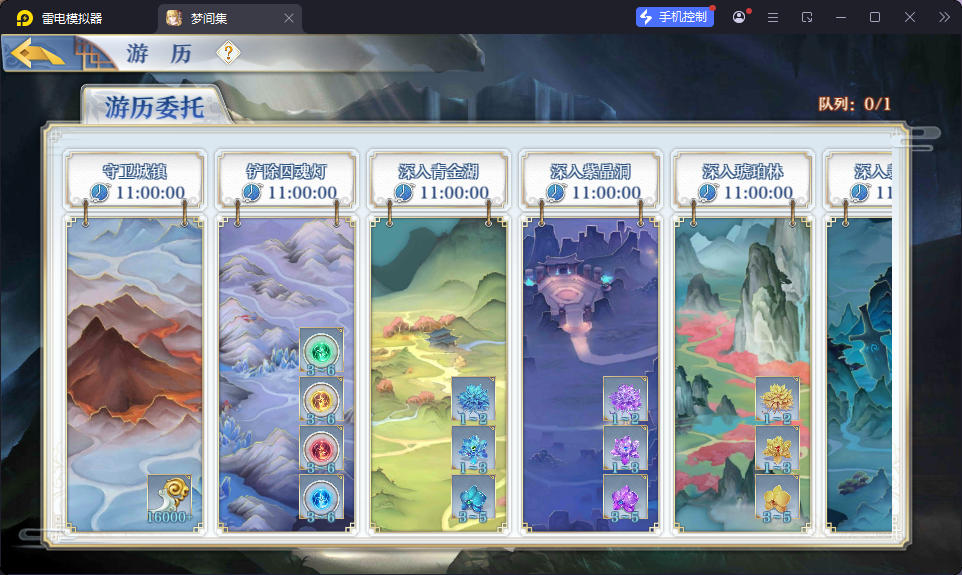Choose the 深入琥珀林 commission card
Screen dimensions: 962x575
(x=742, y=300)
